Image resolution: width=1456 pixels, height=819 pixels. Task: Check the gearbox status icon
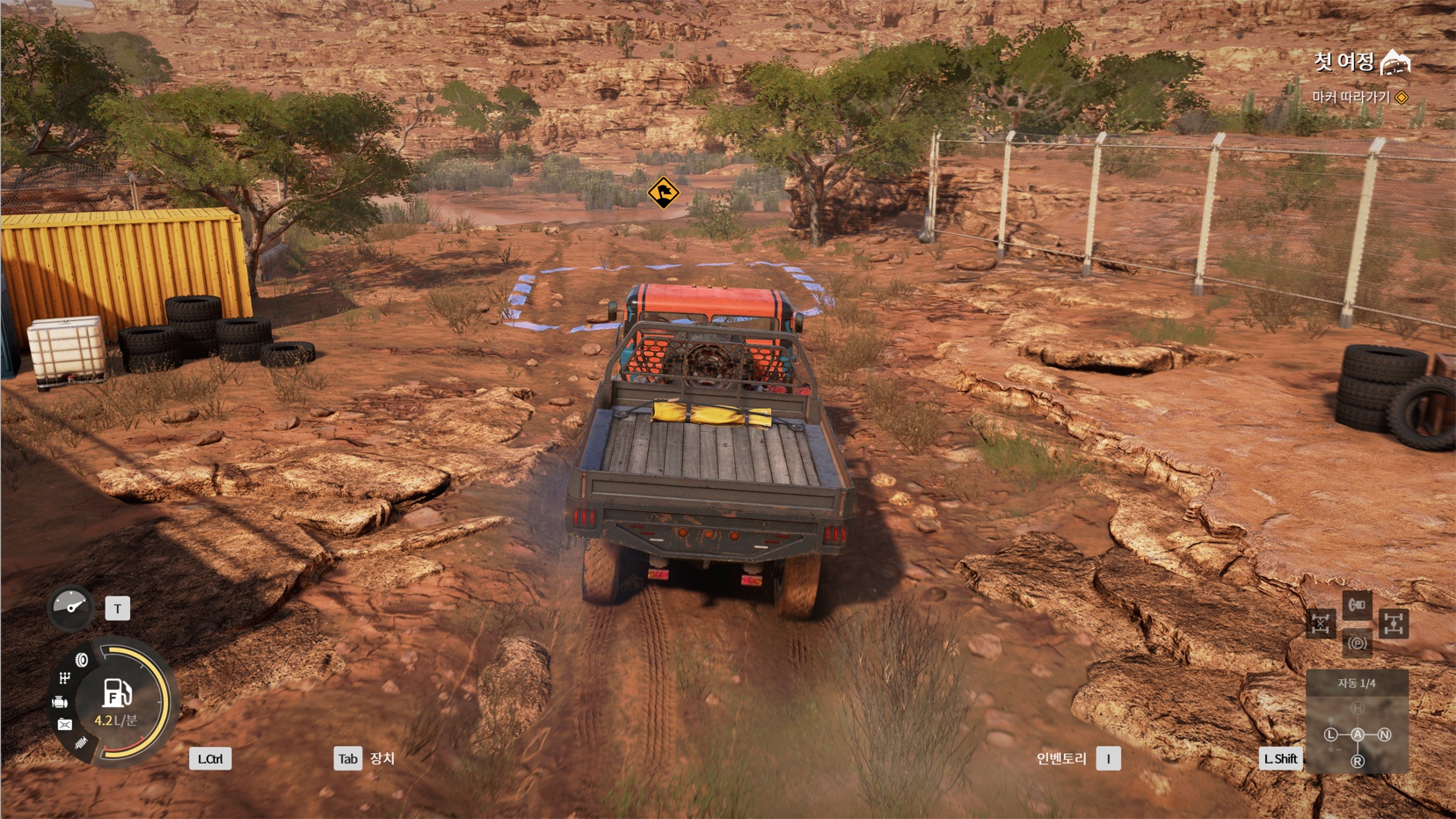point(64,678)
